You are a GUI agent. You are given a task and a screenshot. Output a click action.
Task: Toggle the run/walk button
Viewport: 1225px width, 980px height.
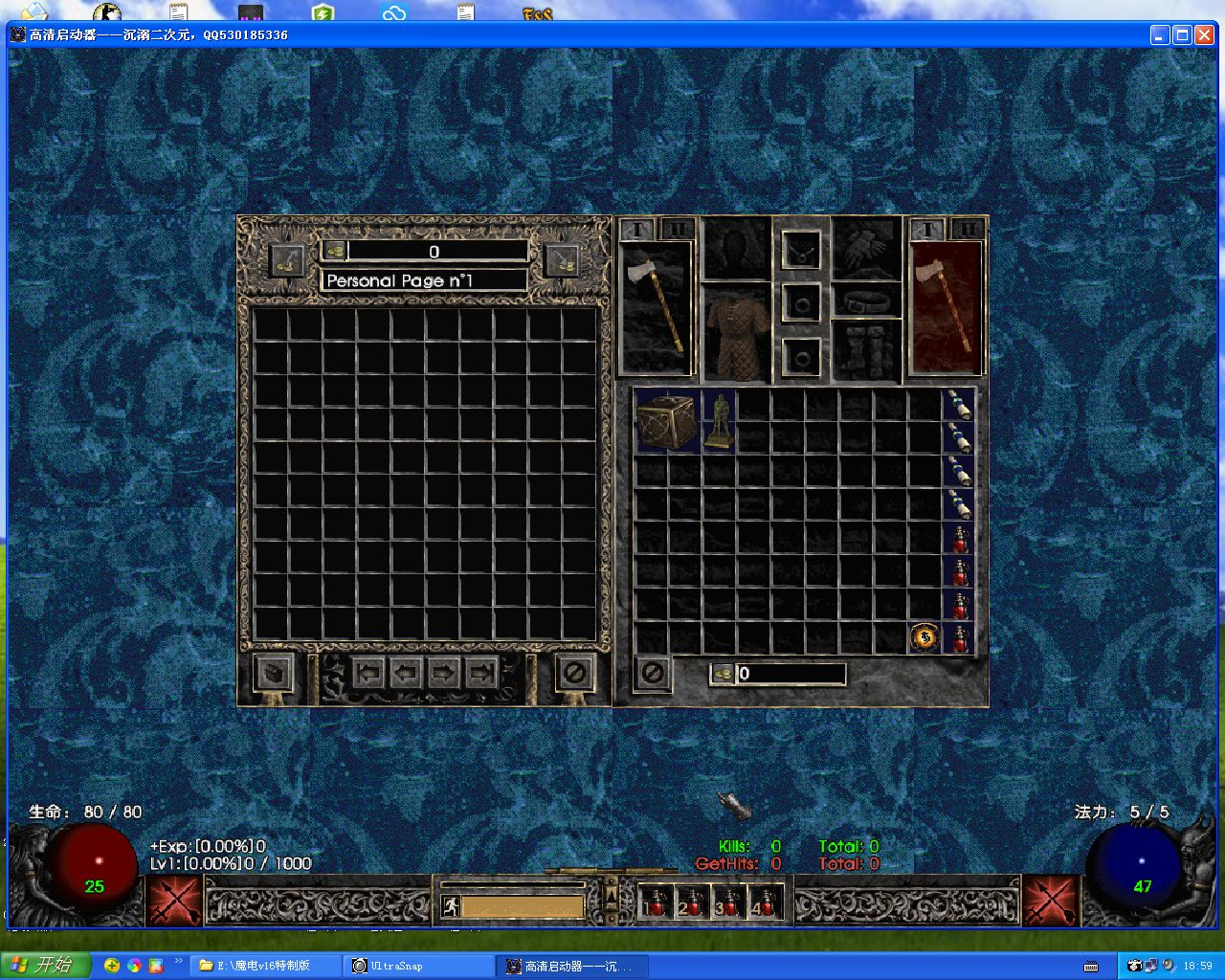450,906
